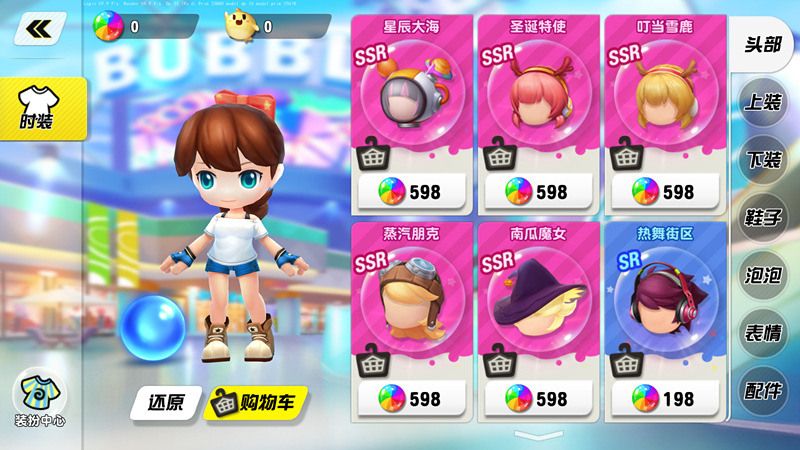Pick the 蒸汽朋克 aviator cap item
The height and width of the screenshot is (450, 800).
(411, 300)
